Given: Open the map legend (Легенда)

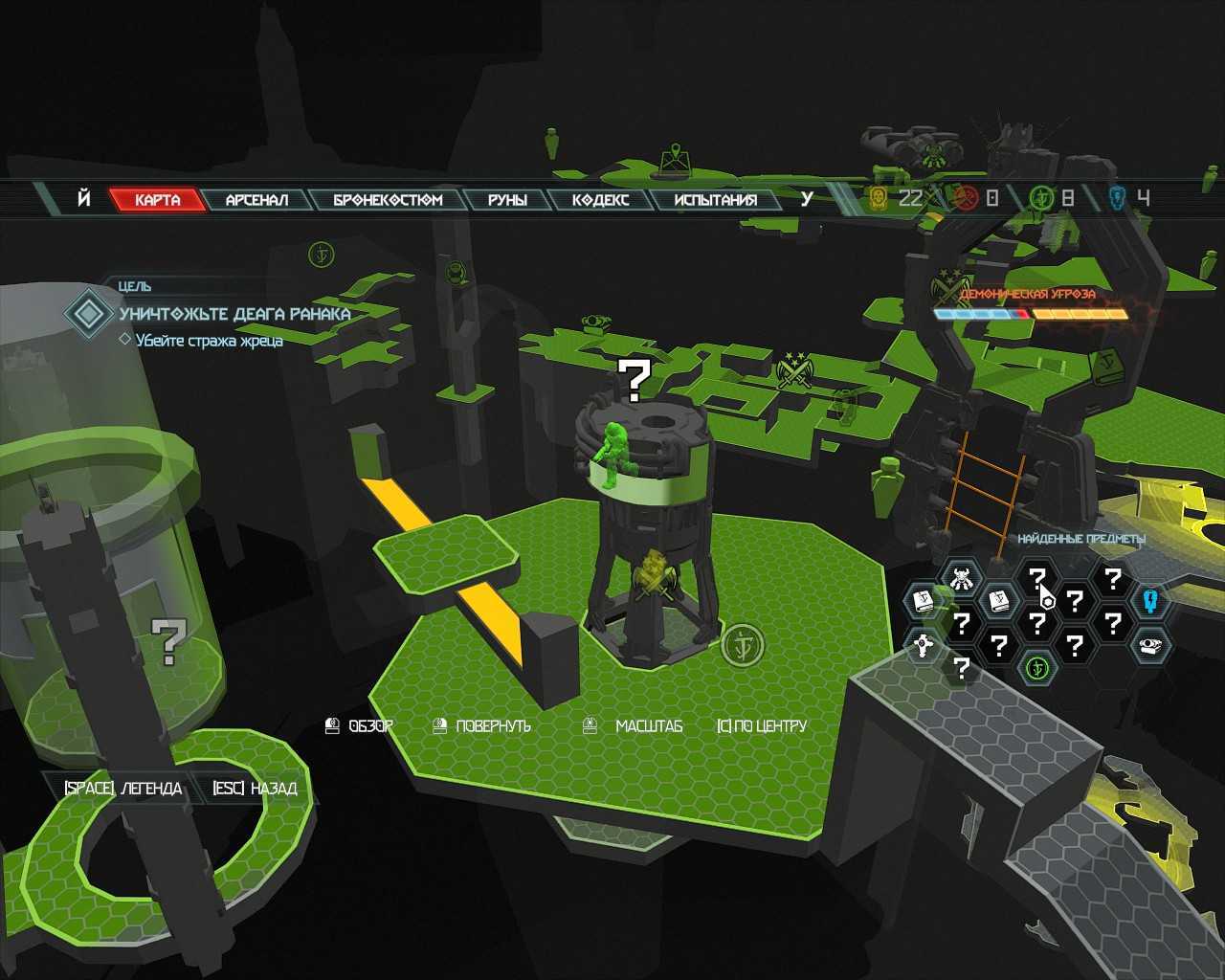Looking at the screenshot, I should (122, 789).
